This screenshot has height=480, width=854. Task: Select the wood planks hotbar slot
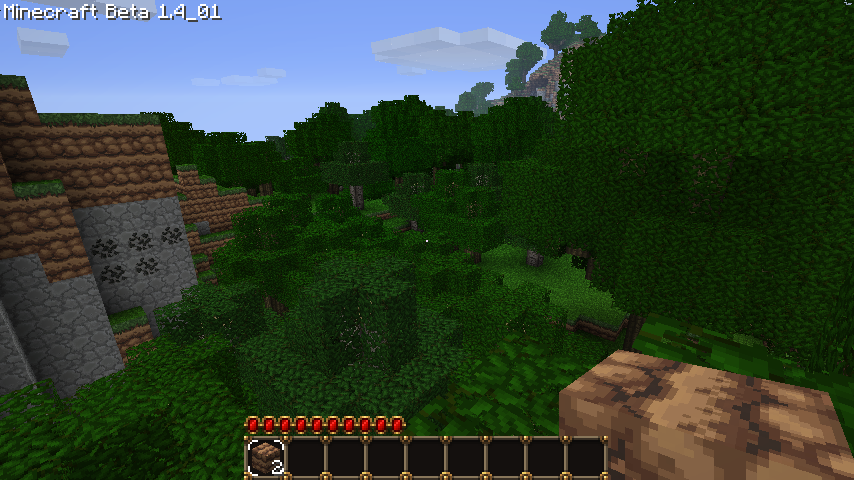coord(266,457)
